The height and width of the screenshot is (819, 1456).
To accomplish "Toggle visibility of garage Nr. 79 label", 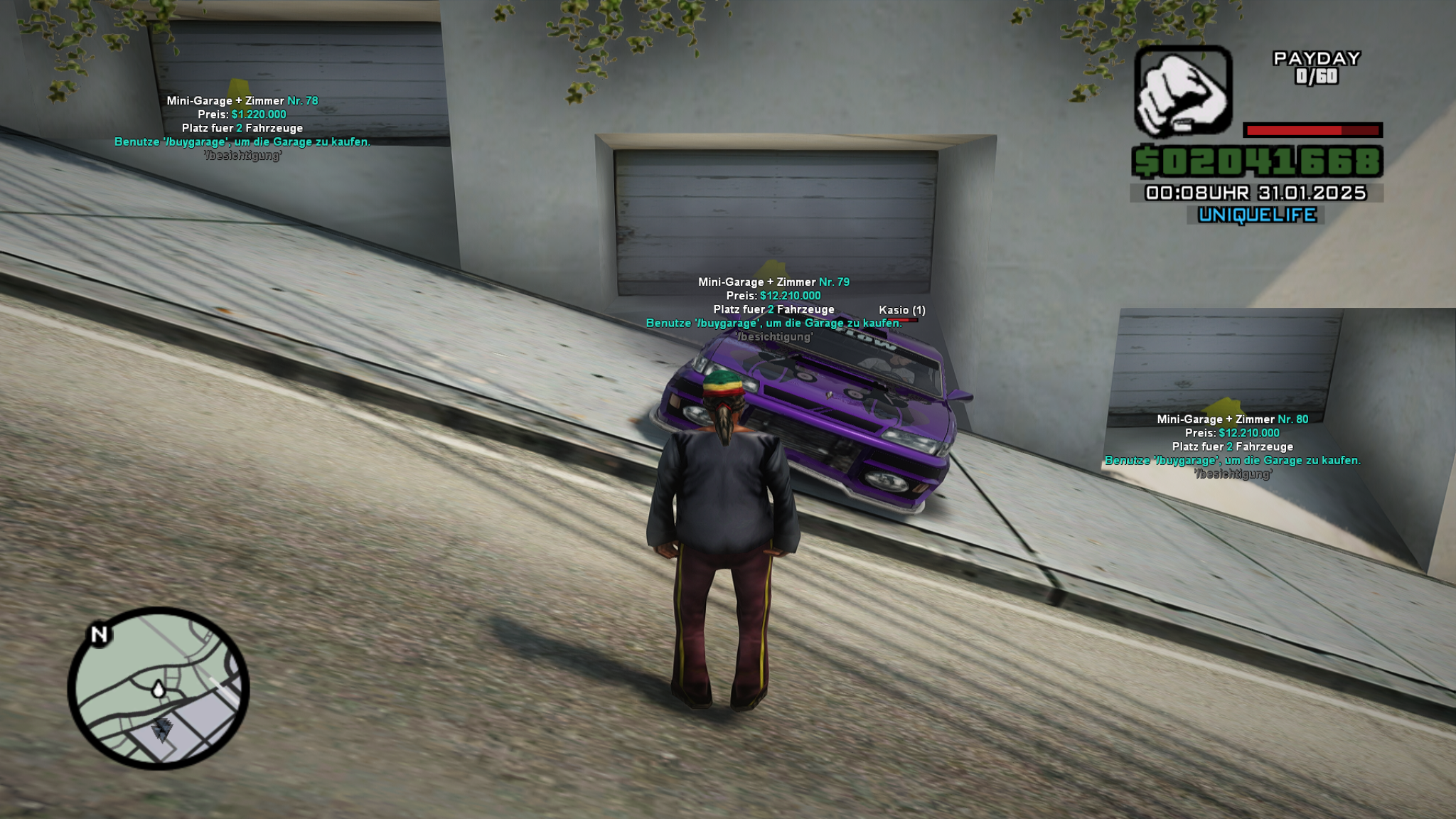I will click(775, 282).
